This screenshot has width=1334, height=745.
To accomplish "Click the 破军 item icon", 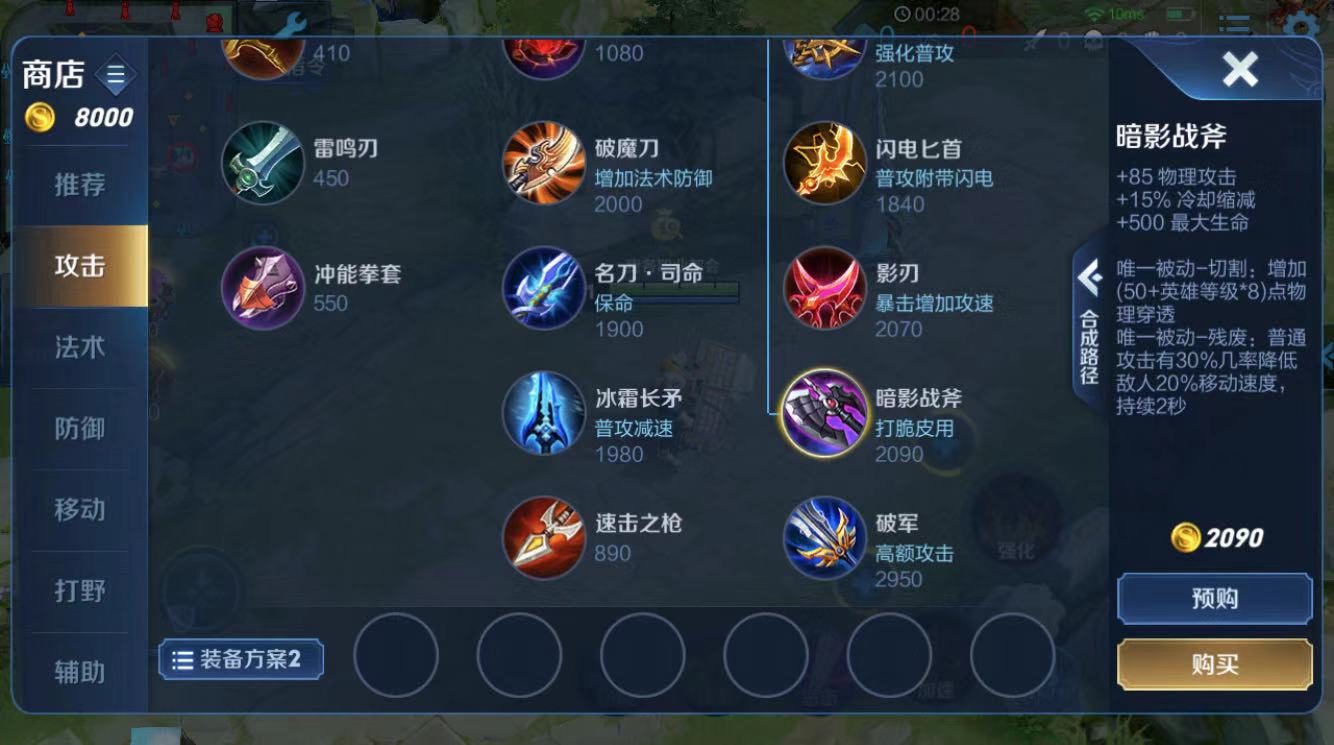I will tap(823, 540).
